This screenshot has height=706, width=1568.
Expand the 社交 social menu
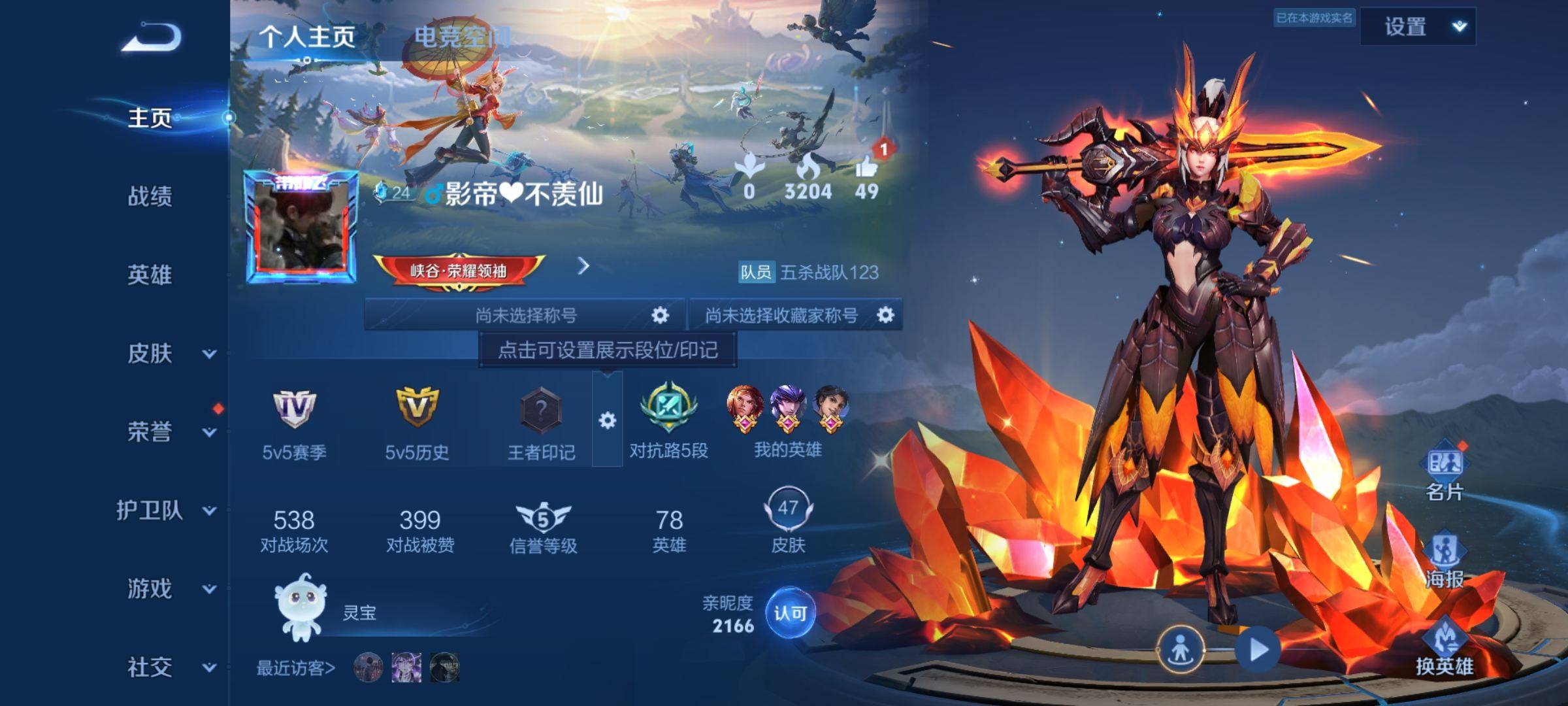(x=208, y=667)
